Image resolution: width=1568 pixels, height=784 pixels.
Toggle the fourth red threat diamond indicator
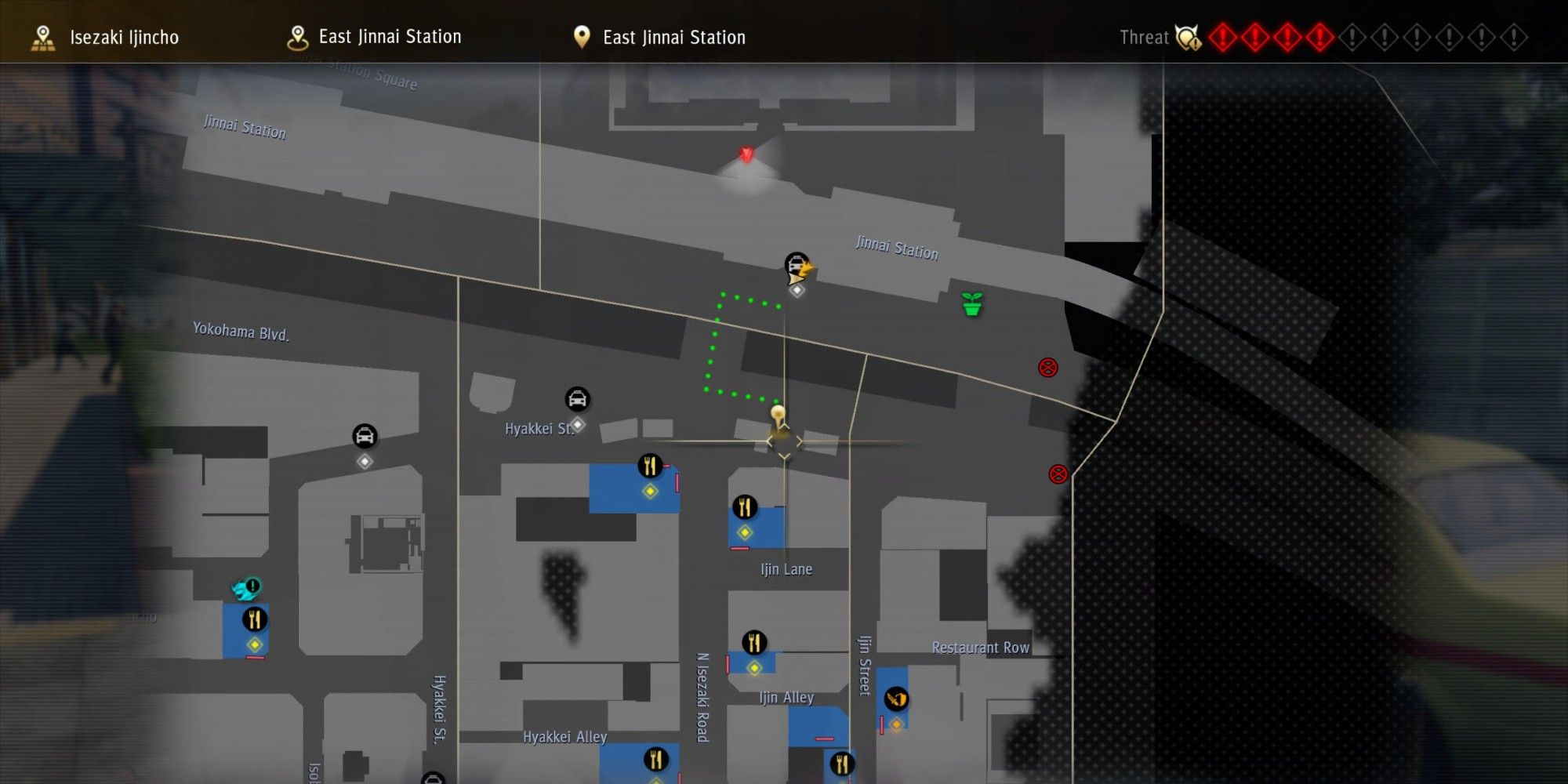pos(1319,36)
